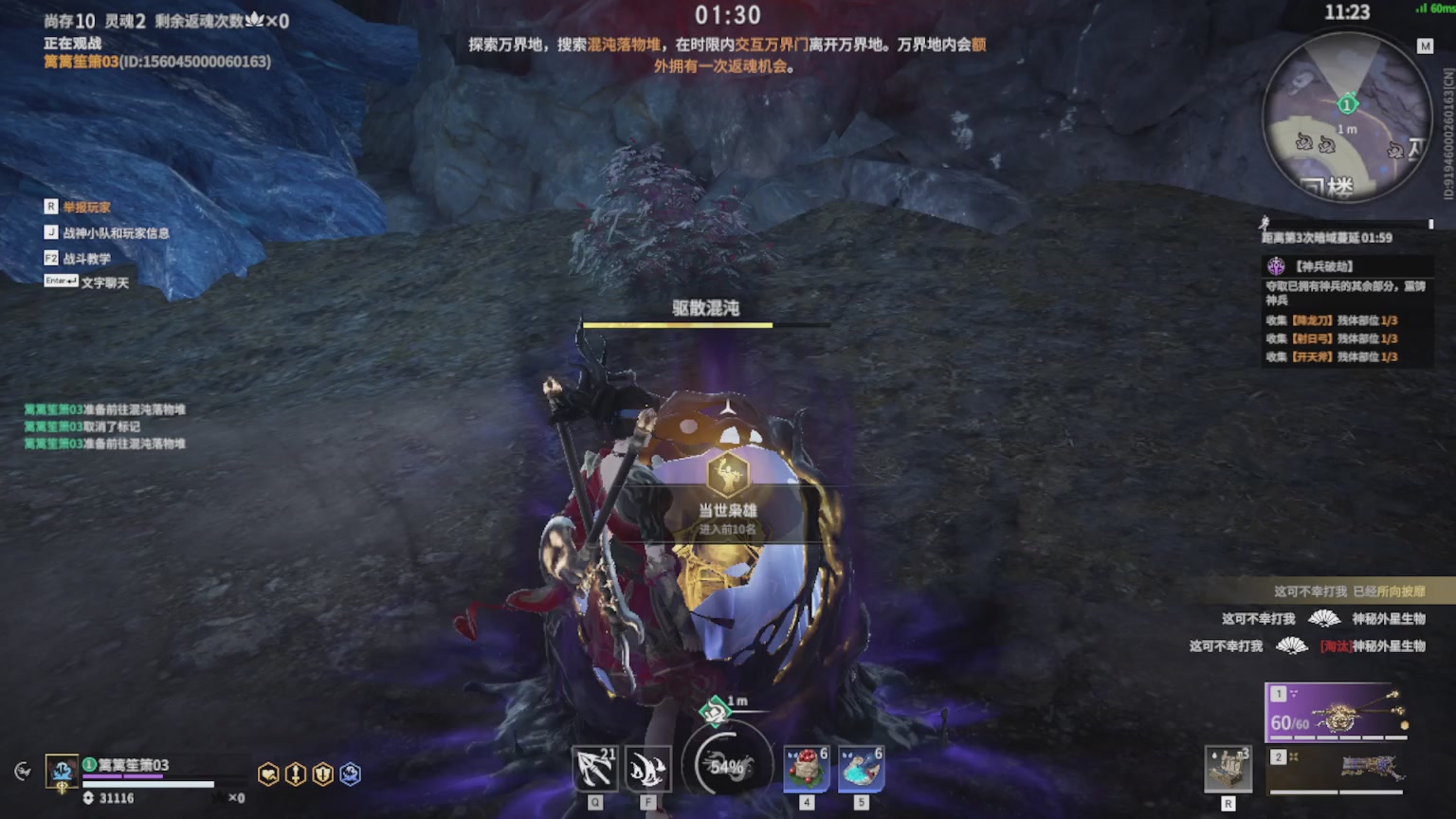Click the armor repair kit bound to R
Screen dimensions: 1456x819
point(1229,768)
